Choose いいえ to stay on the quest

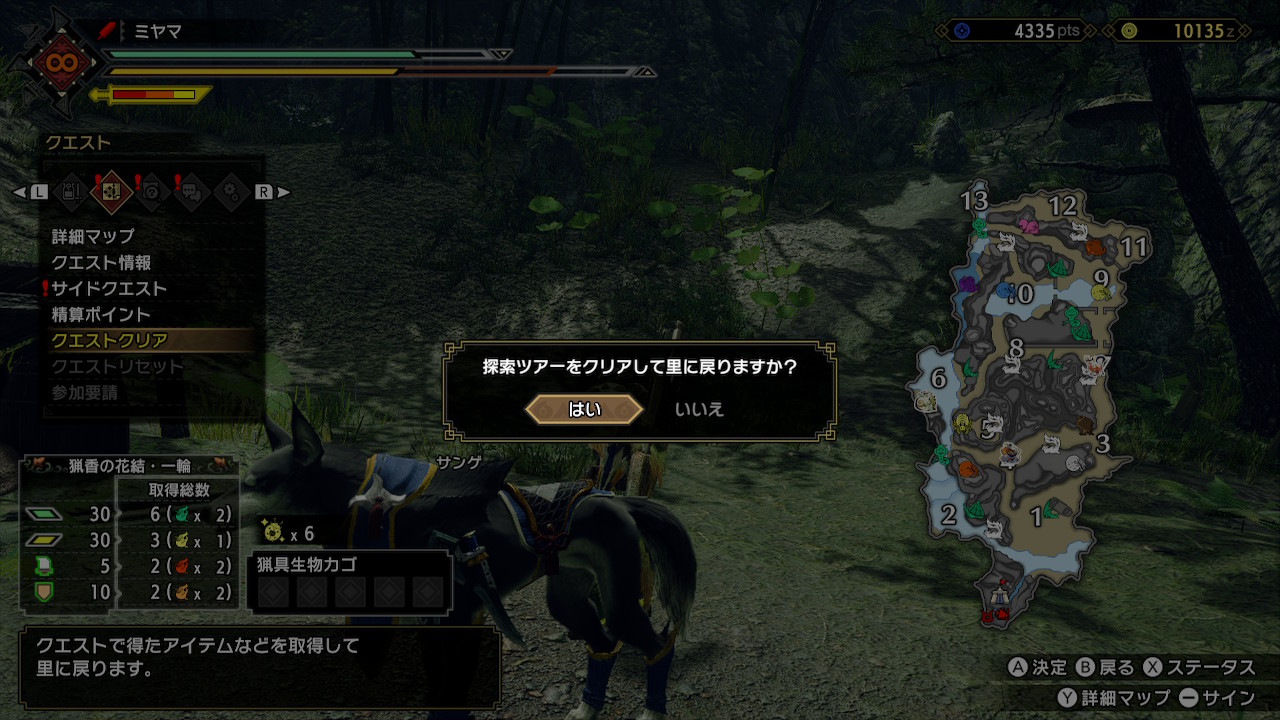click(x=699, y=409)
